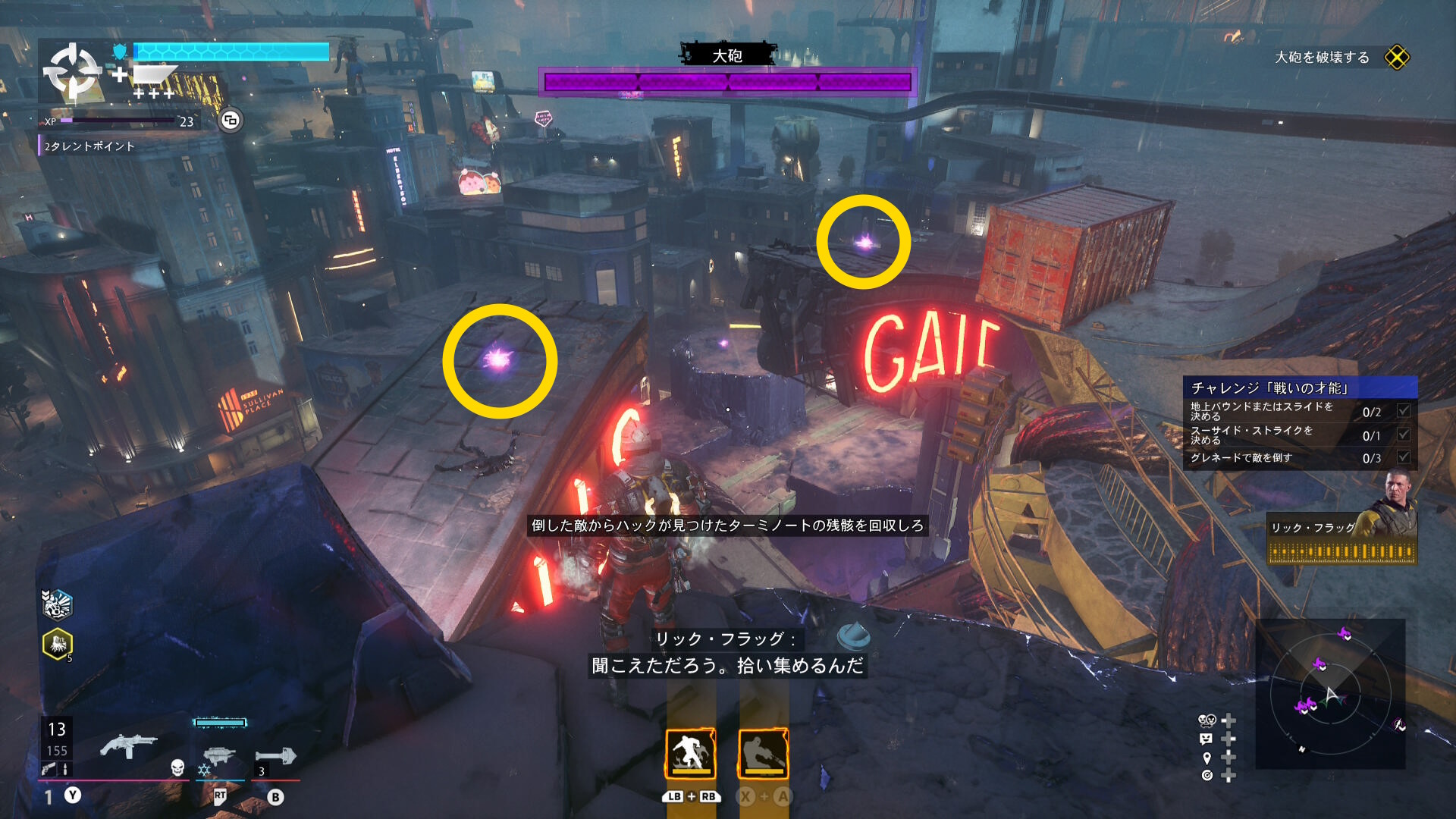This screenshot has height=819, width=1456.
Task: Select the lightning objective marker on minimap
Action: 1398,725
